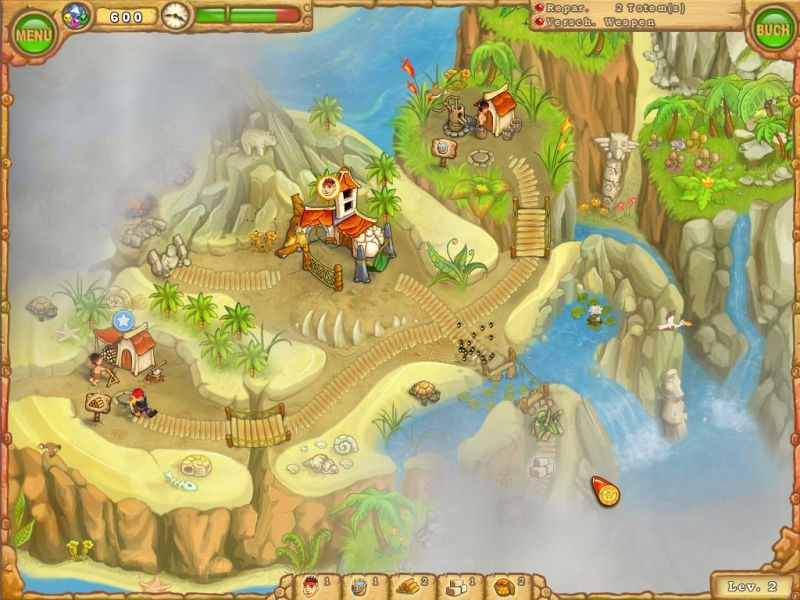Screen dimensions: 800x600
Task: Click the blue star badge above the hut
Action: click(x=123, y=320)
